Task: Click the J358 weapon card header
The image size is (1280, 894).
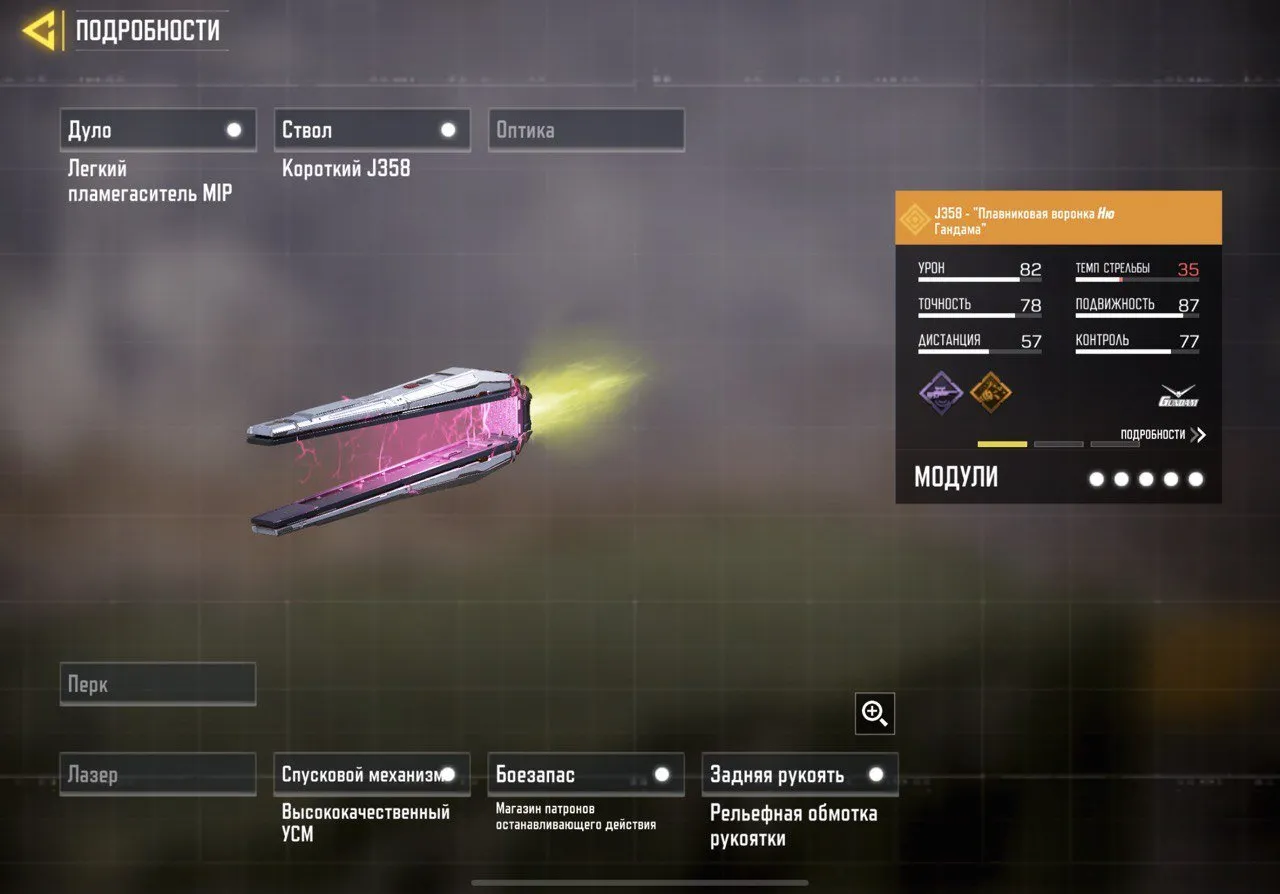Action: [1057, 216]
